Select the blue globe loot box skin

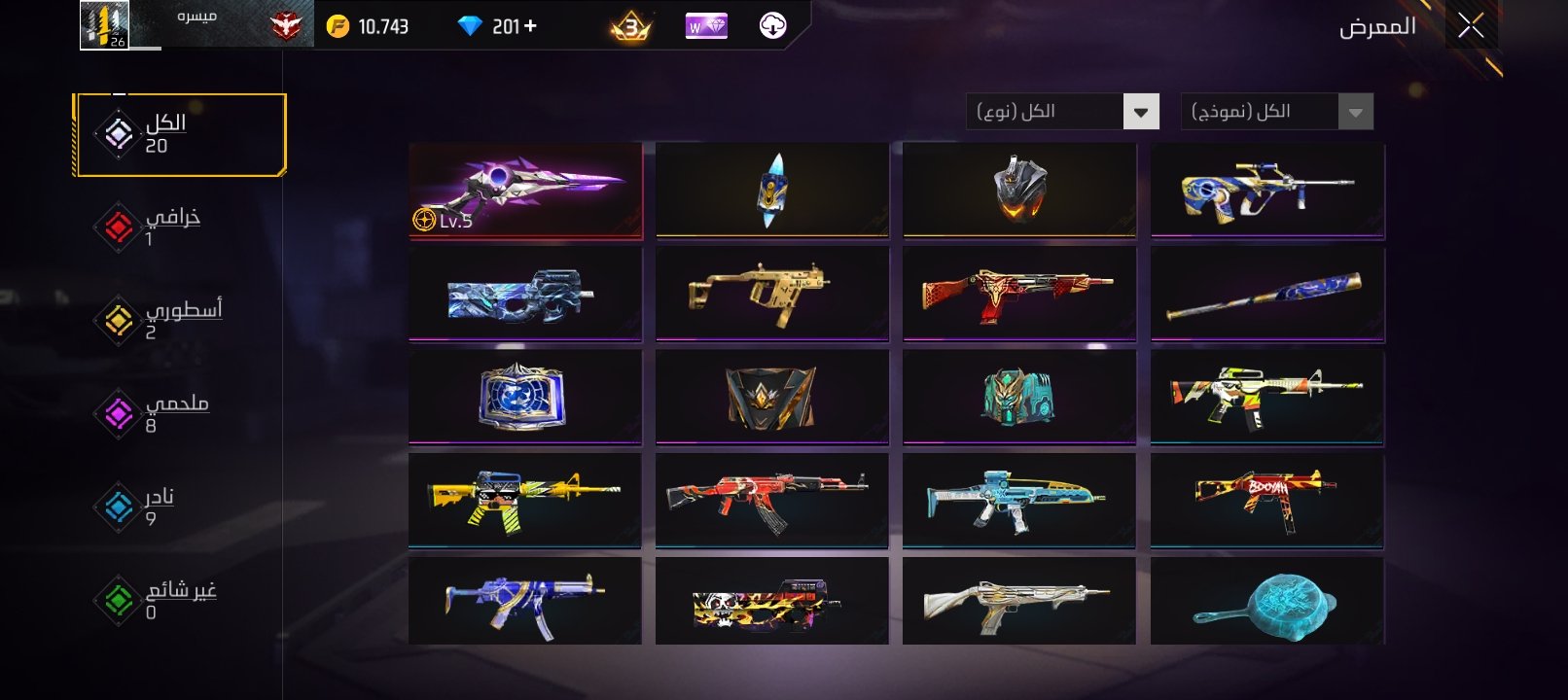pos(525,397)
